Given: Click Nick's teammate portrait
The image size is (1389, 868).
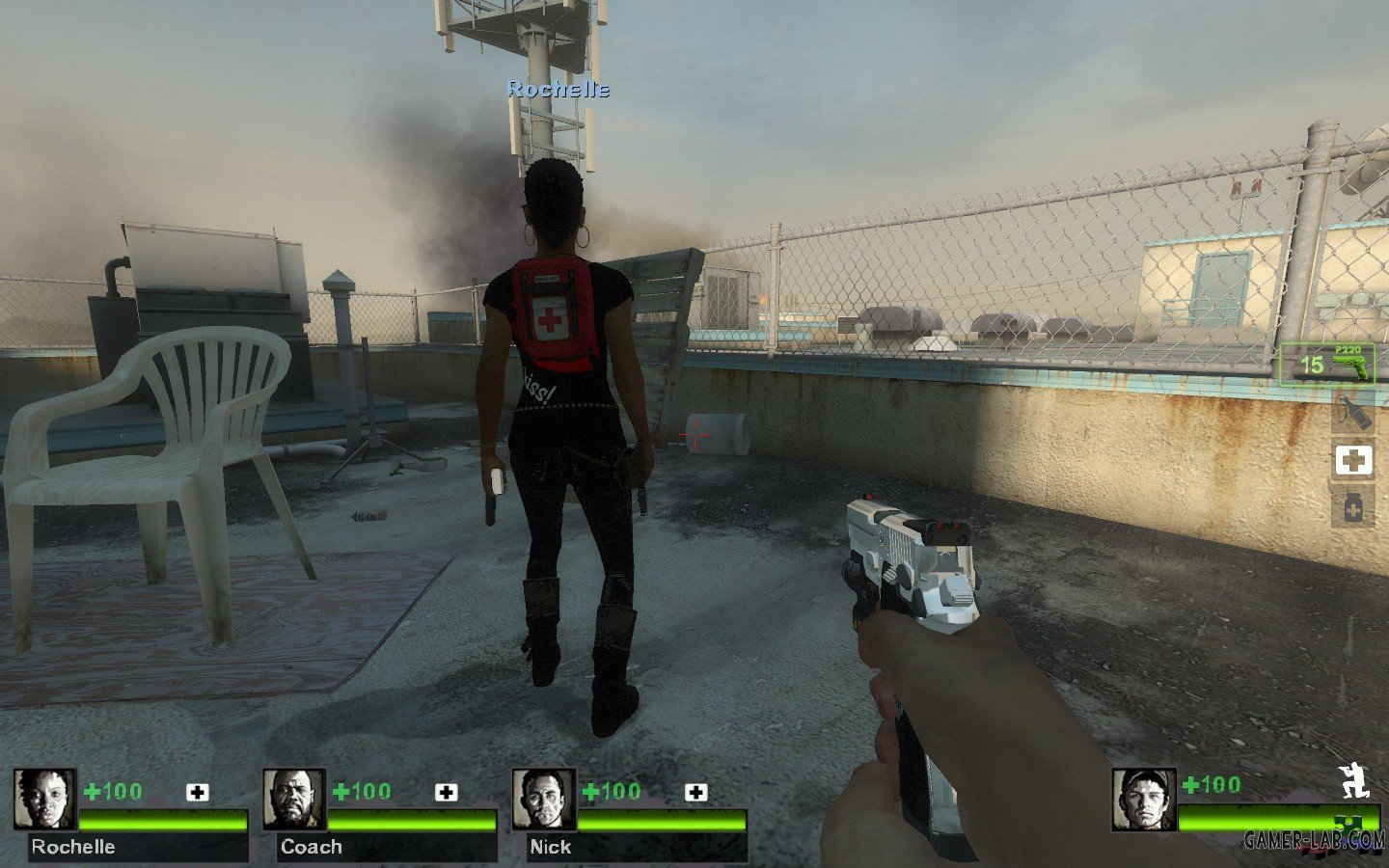Looking at the screenshot, I should 543,800.
